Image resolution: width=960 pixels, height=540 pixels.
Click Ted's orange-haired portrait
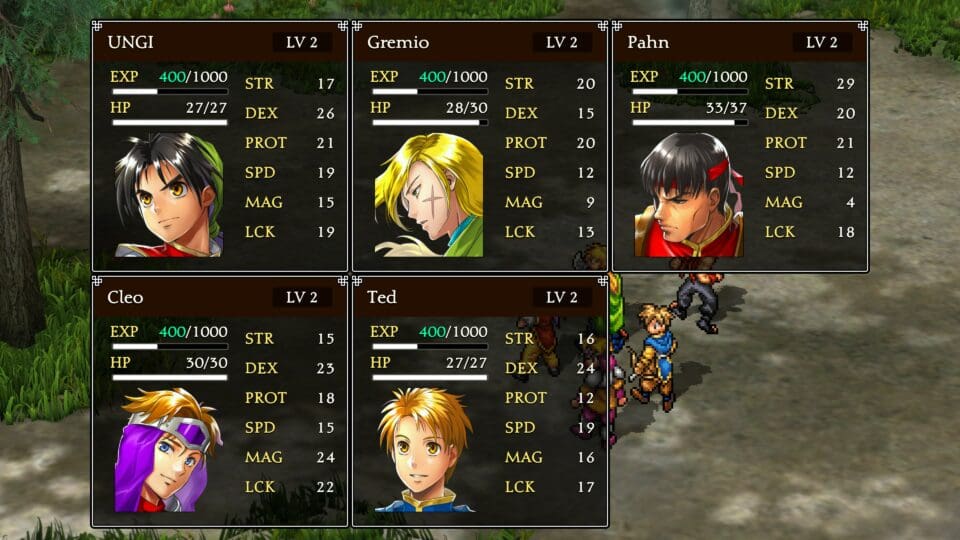point(425,450)
